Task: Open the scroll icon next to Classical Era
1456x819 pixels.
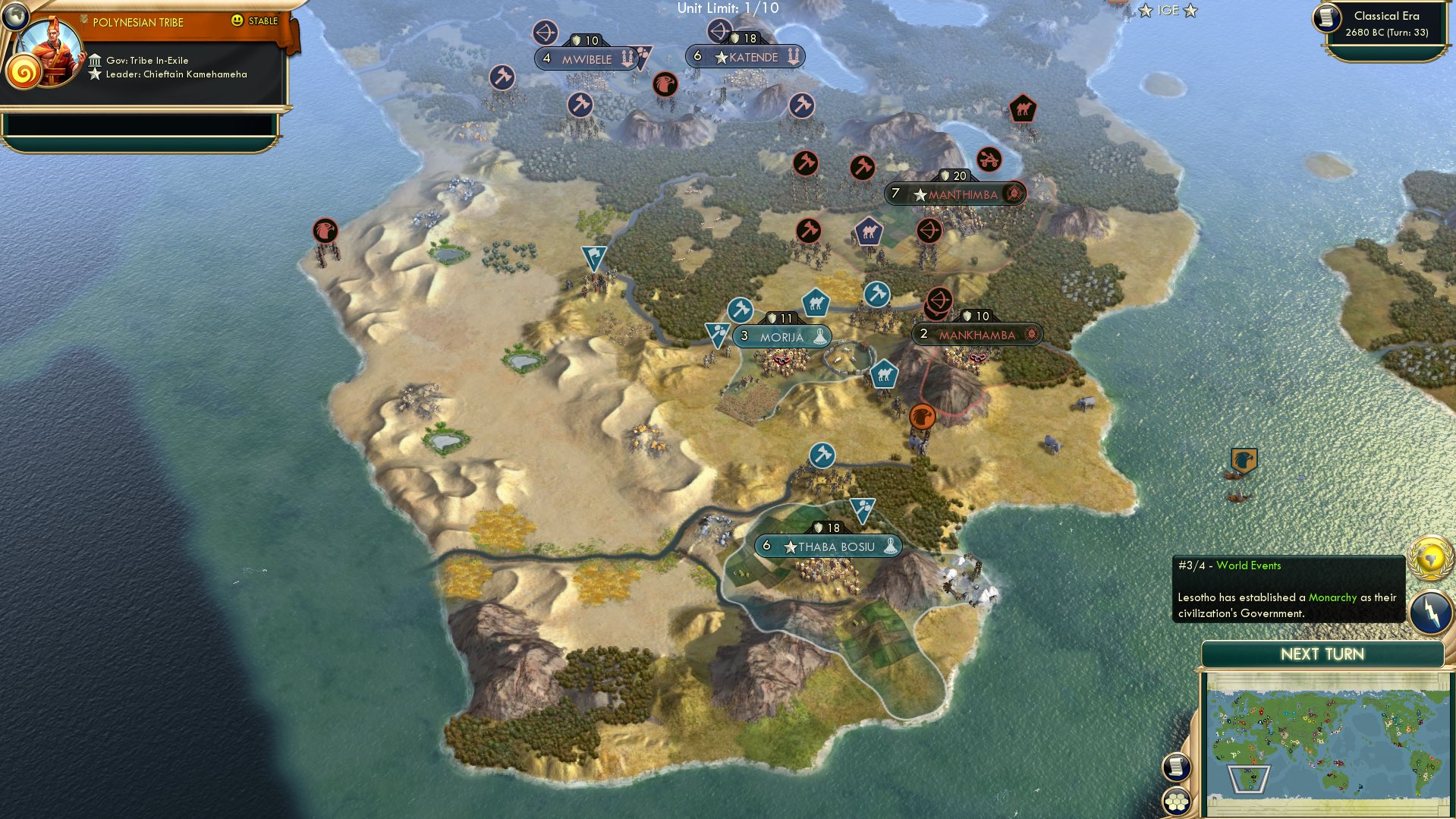Action: [1327, 18]
